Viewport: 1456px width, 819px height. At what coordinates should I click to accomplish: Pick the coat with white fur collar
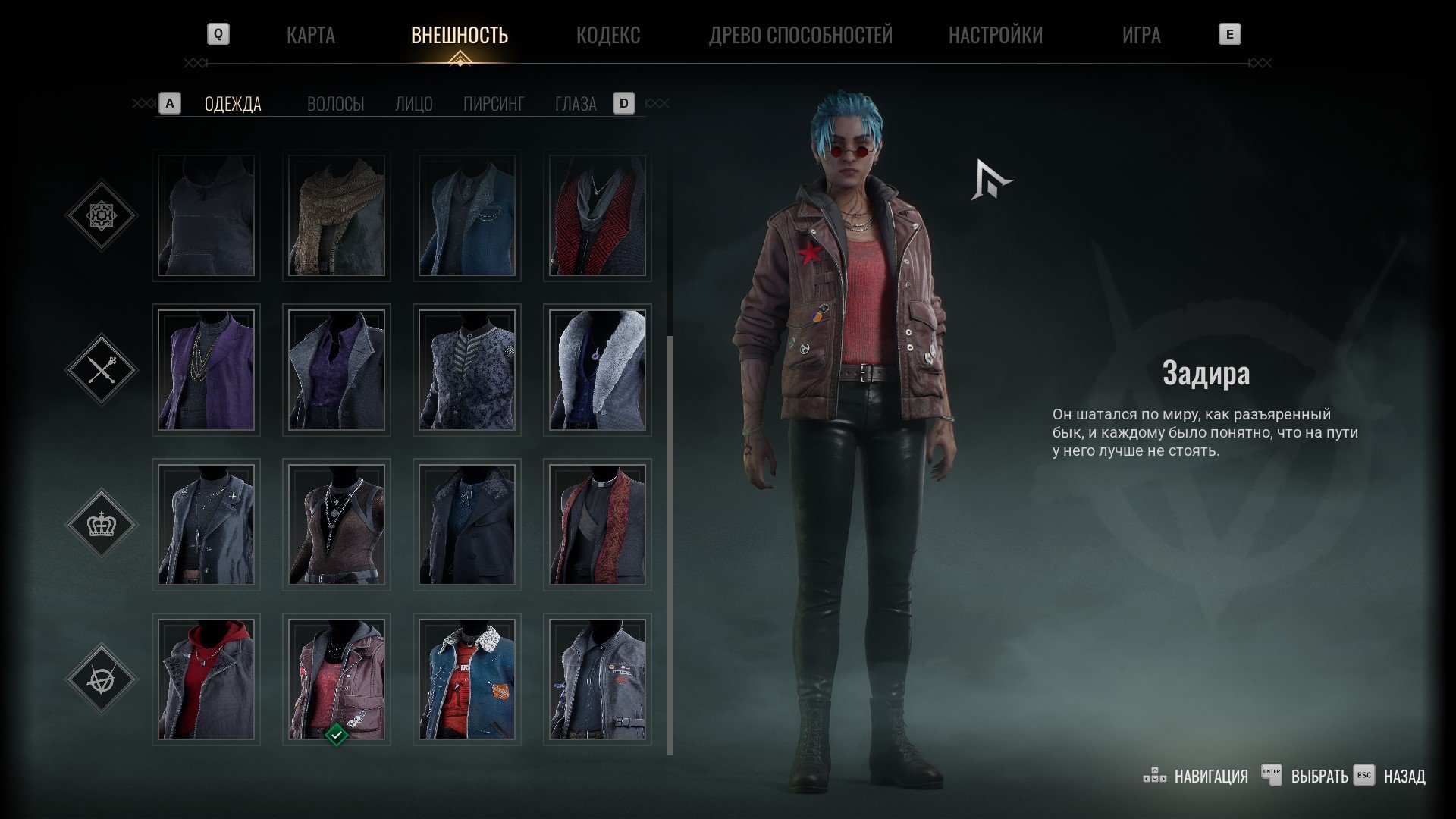pyautogui.click(x=598, y=371)
